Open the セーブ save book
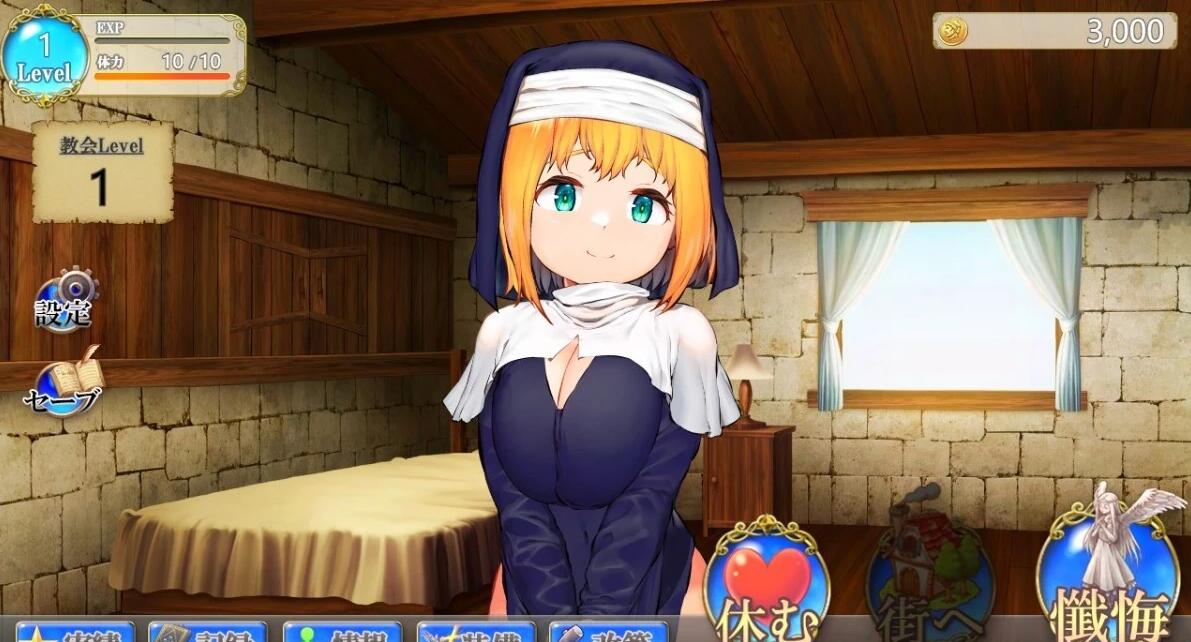The image size is (1191, 642). click(x=66, y=383)
